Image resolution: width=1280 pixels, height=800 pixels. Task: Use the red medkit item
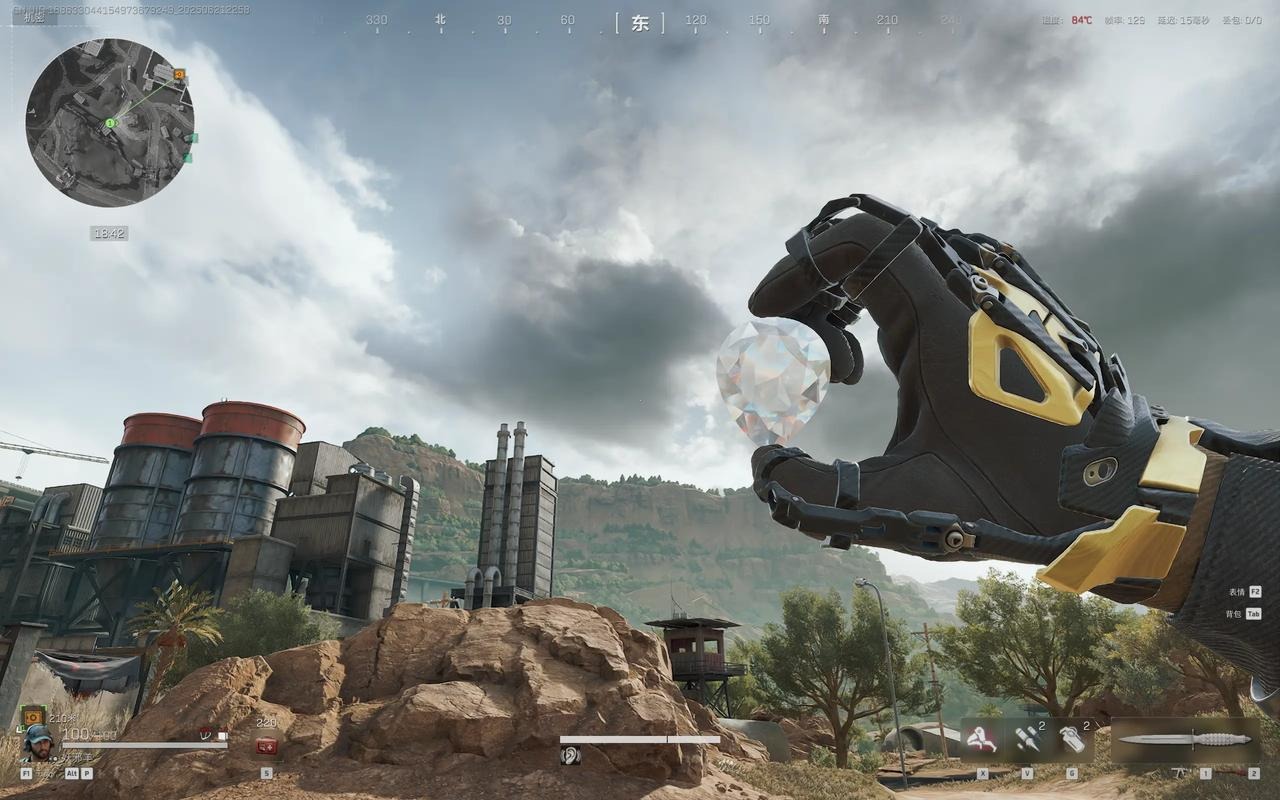click(x=266, y=746)
